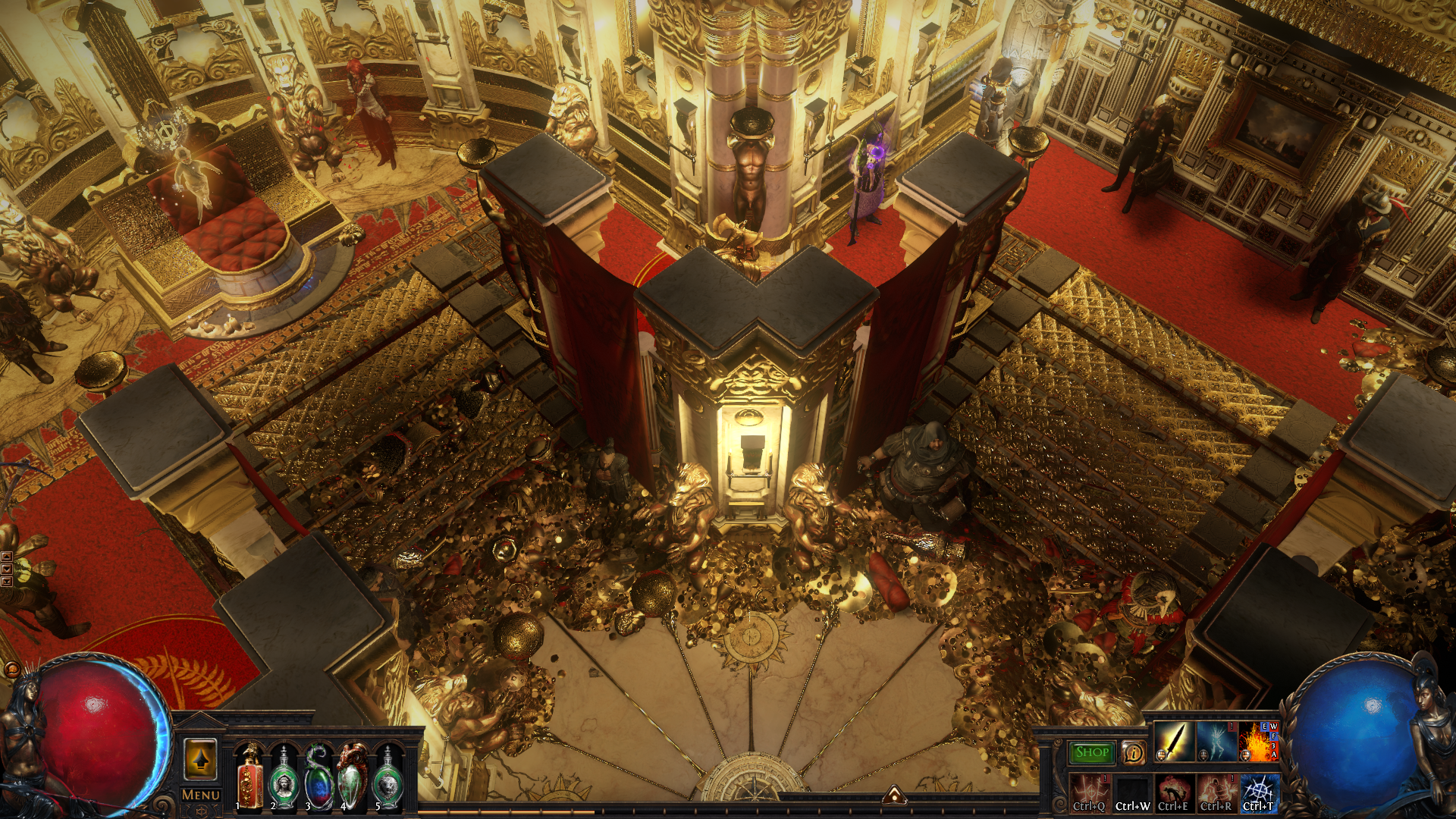Select the fire burst skill icon
Viewport: 1456px width, 819px height.
click(x=1258, y=742)
